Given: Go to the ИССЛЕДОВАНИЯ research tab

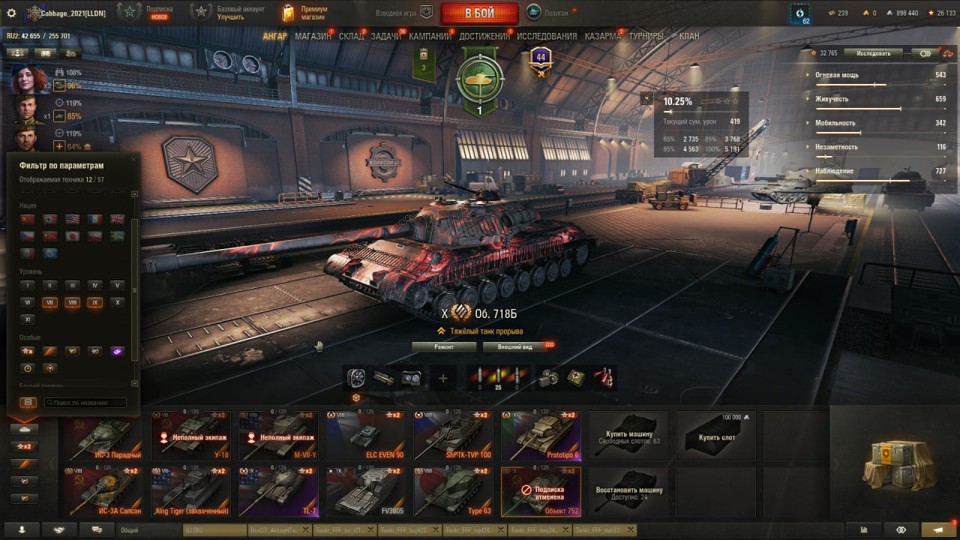Looking at the screenshot, I should click(546, 36).
